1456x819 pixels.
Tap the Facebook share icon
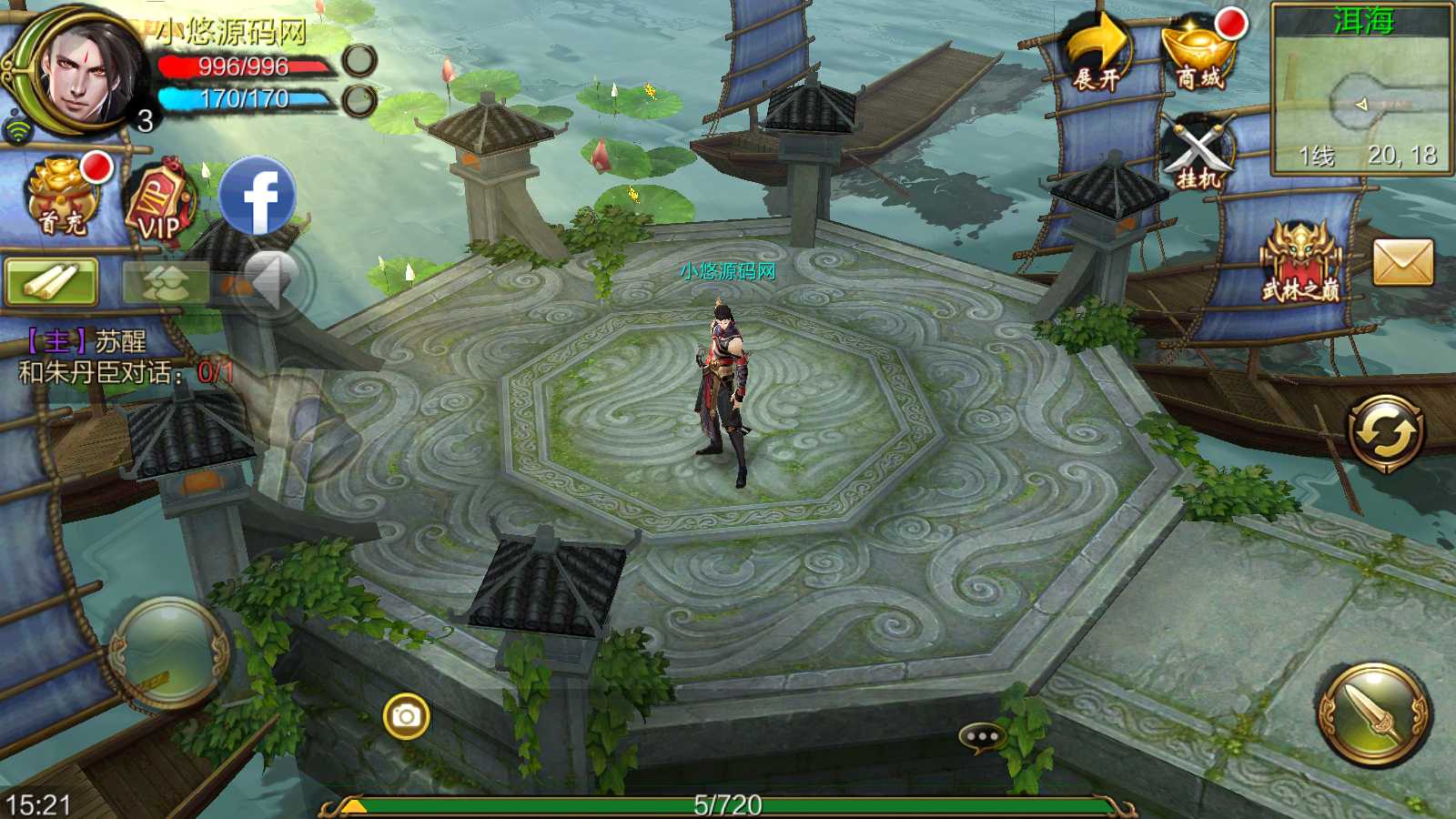(258, 197)
